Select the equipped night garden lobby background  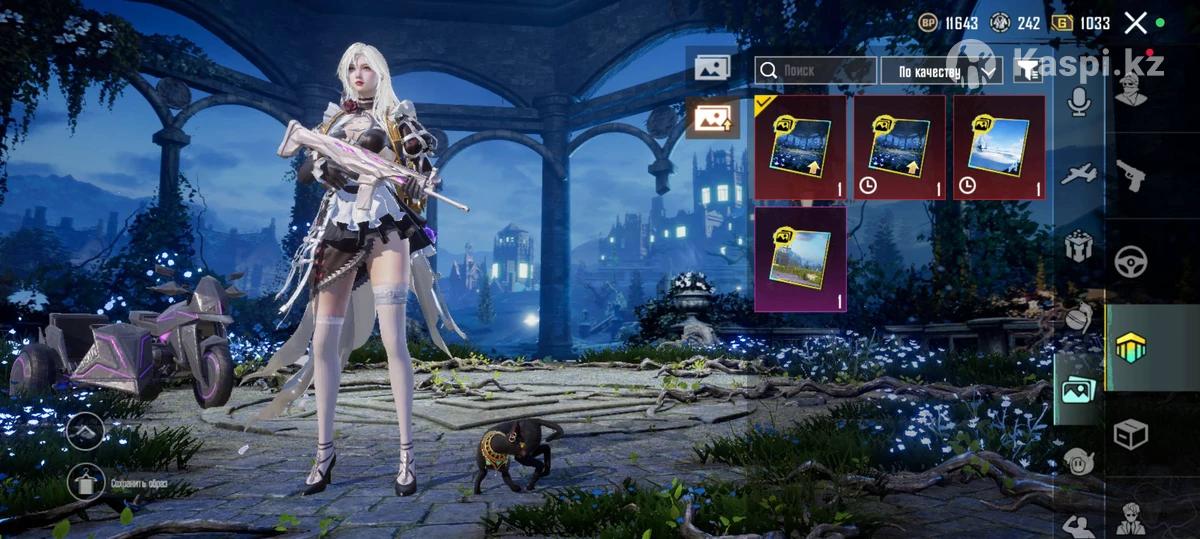tap(800, 147)
